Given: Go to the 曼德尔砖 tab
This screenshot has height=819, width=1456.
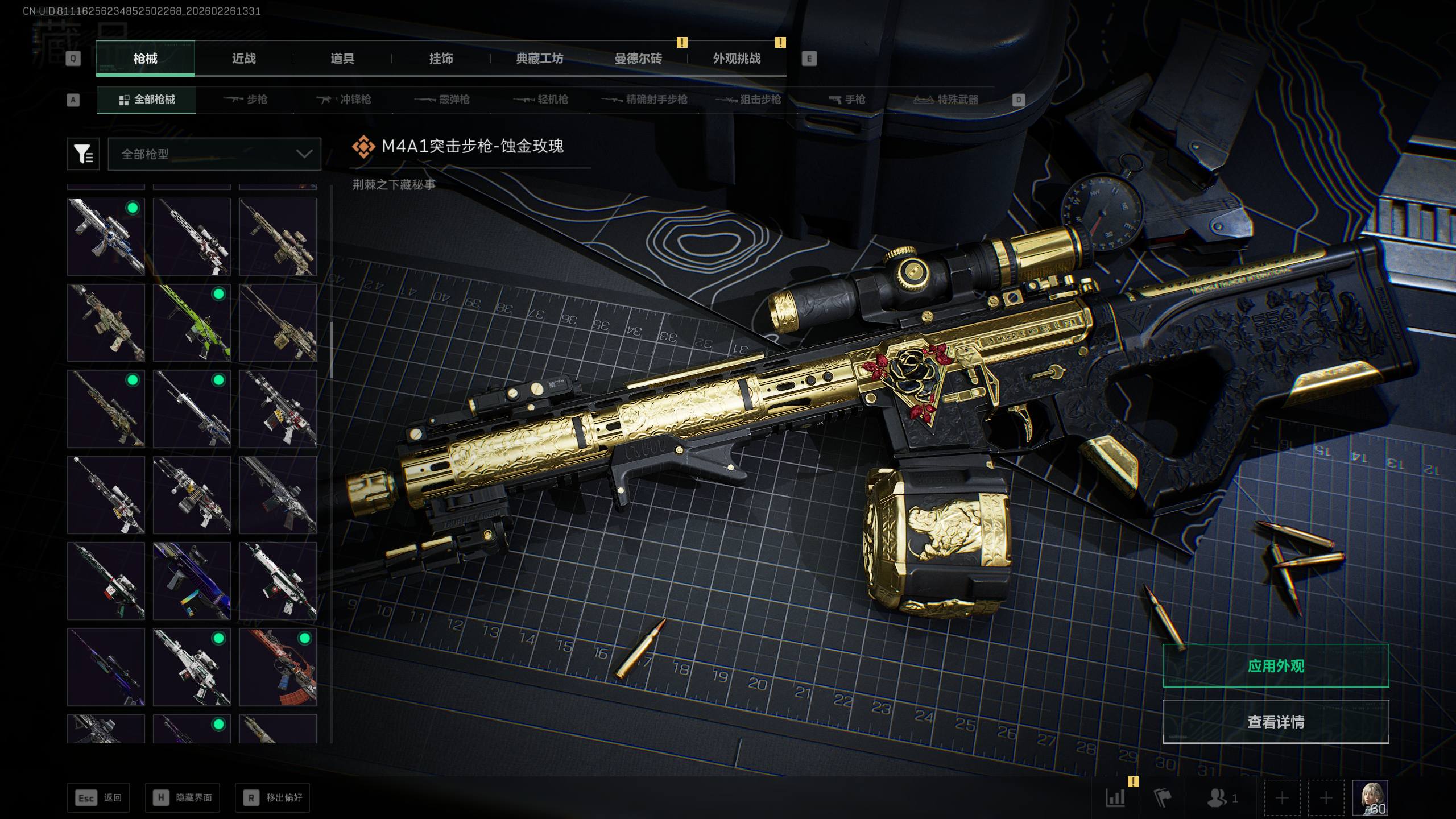Looking at the screenshot, I should (x=638, y=59).
